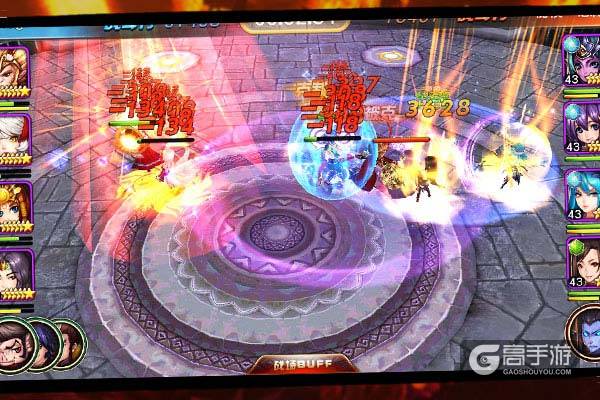Select the golden-crowned hero portrait
This screenshot has height=400, width=600.
13,68
